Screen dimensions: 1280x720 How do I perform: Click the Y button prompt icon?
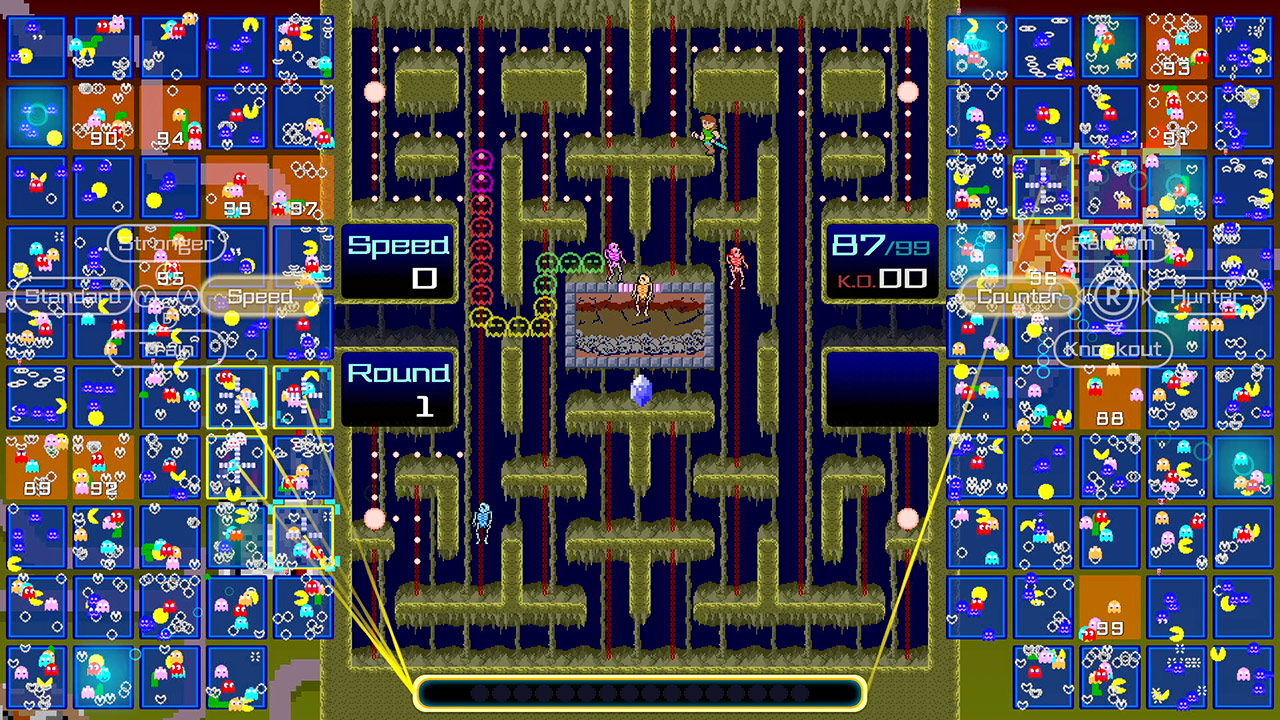pyautogui.click(x=146, y=295)
